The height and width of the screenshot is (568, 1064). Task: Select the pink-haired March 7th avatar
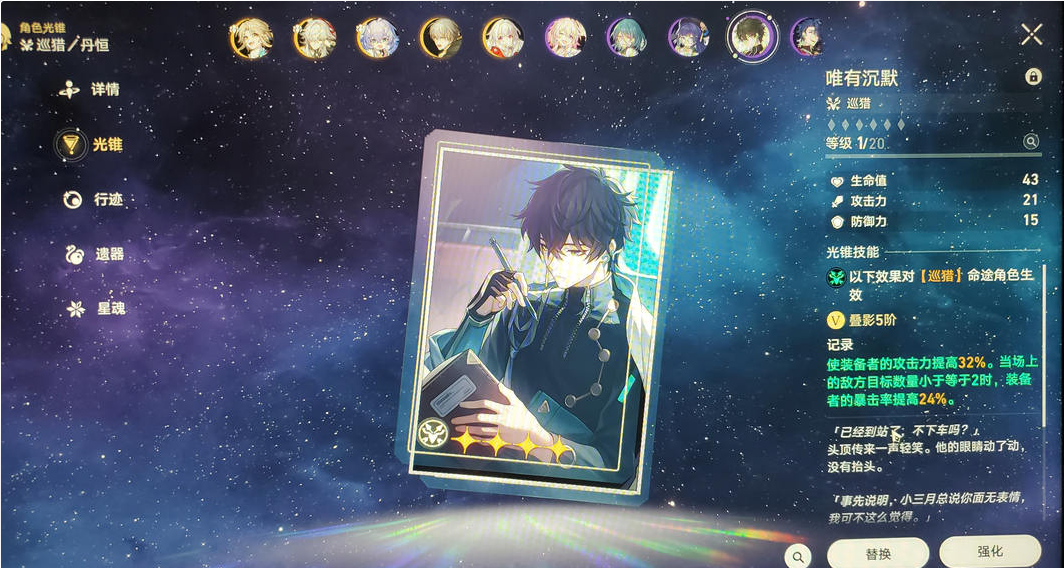(x=565, y=37)
